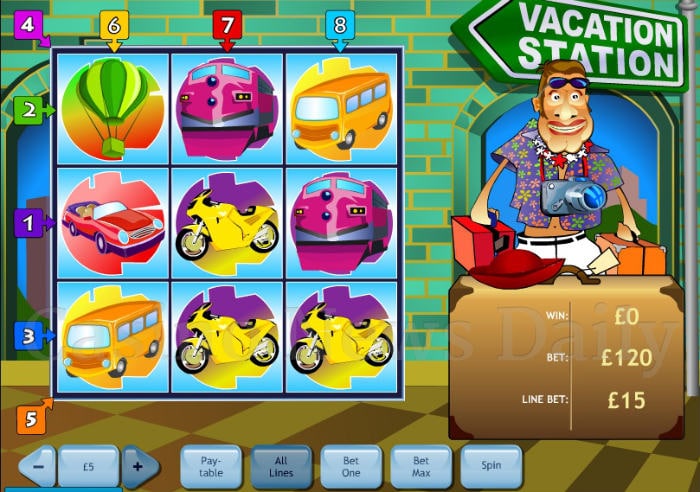Screen dimensions: 700x492
Task: Increase coin value with plus arrow
Action: click(x=141, y=465)
